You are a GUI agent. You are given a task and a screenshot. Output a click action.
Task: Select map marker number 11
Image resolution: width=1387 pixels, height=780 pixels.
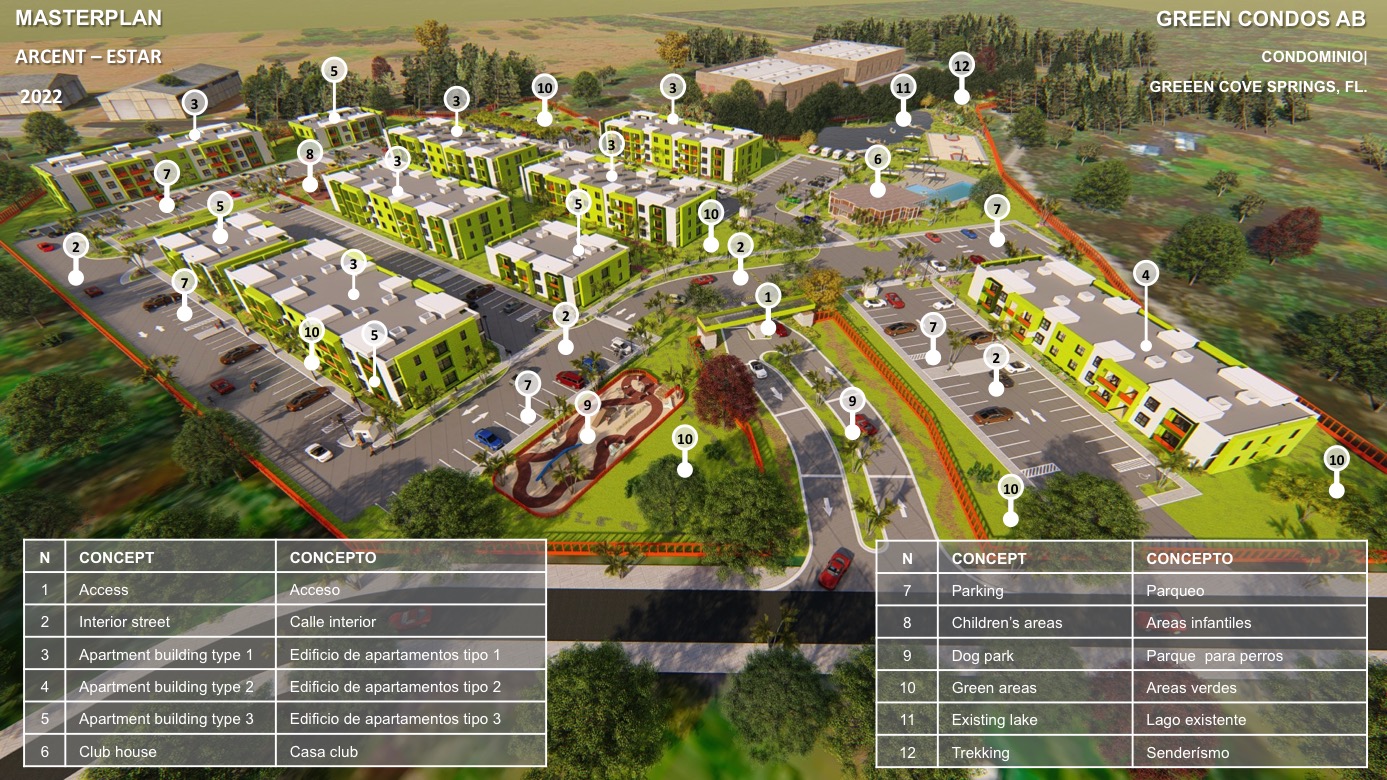point(903,87)
